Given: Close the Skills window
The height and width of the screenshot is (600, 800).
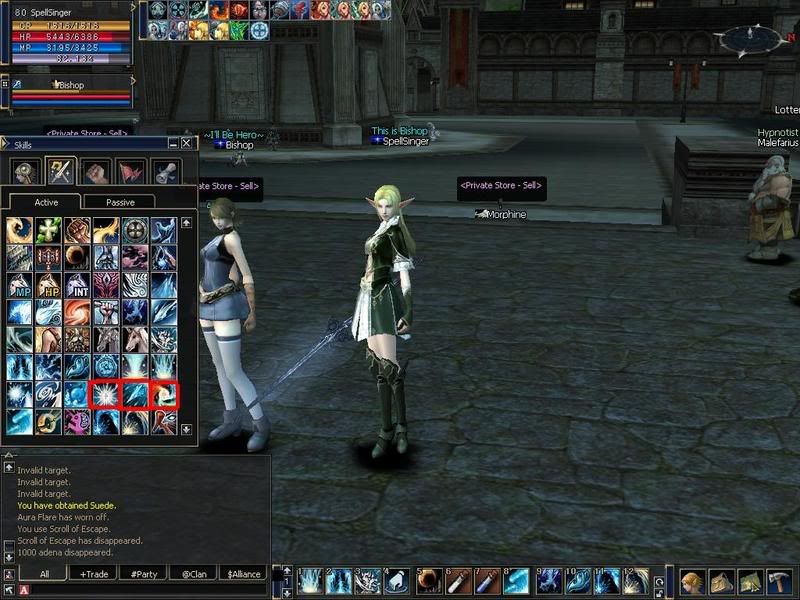Looking at the screenshot, I should (x=187, y=144).
